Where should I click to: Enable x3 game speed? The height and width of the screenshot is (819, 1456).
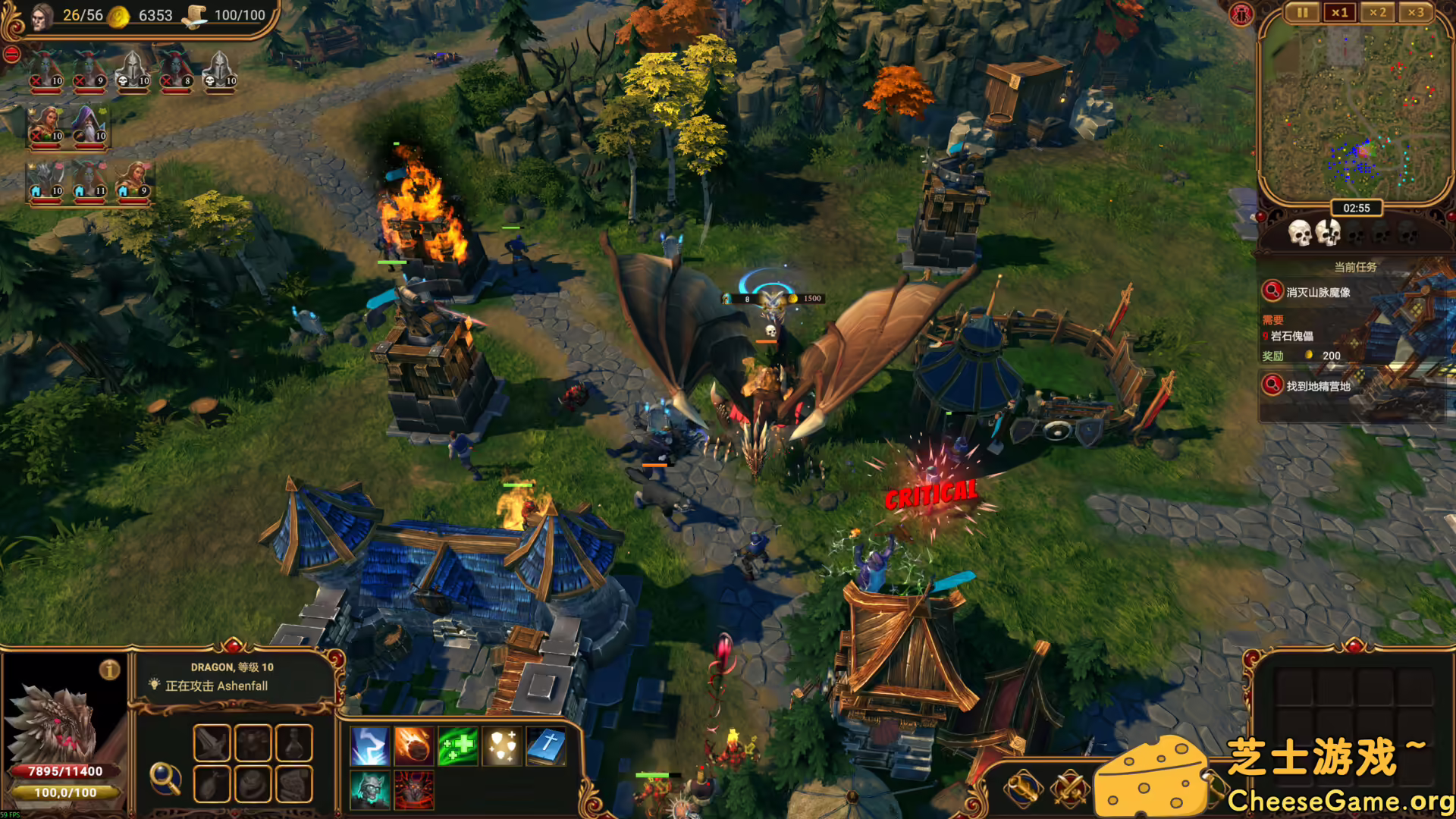point(1417,12)
